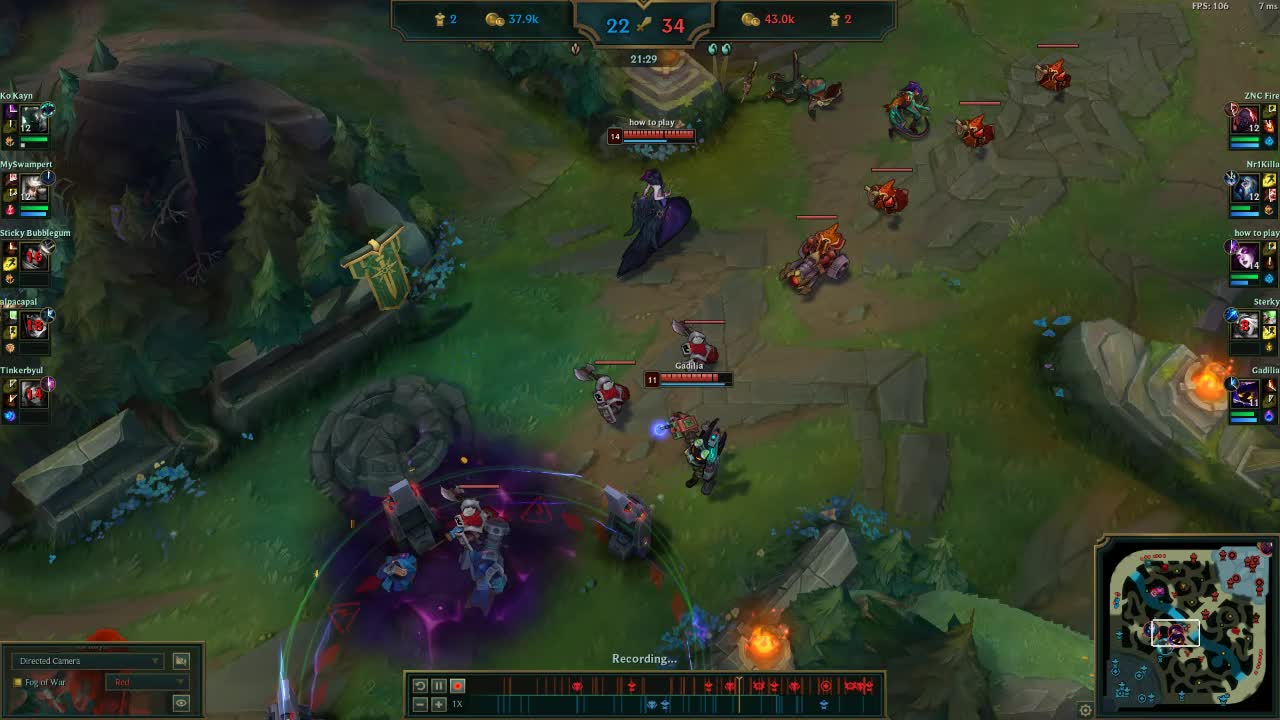Image resolution: width=1280 pixels, height=720 pixels.
Task: Toggle the directed camera icon button
Action: tap(182, 660)
